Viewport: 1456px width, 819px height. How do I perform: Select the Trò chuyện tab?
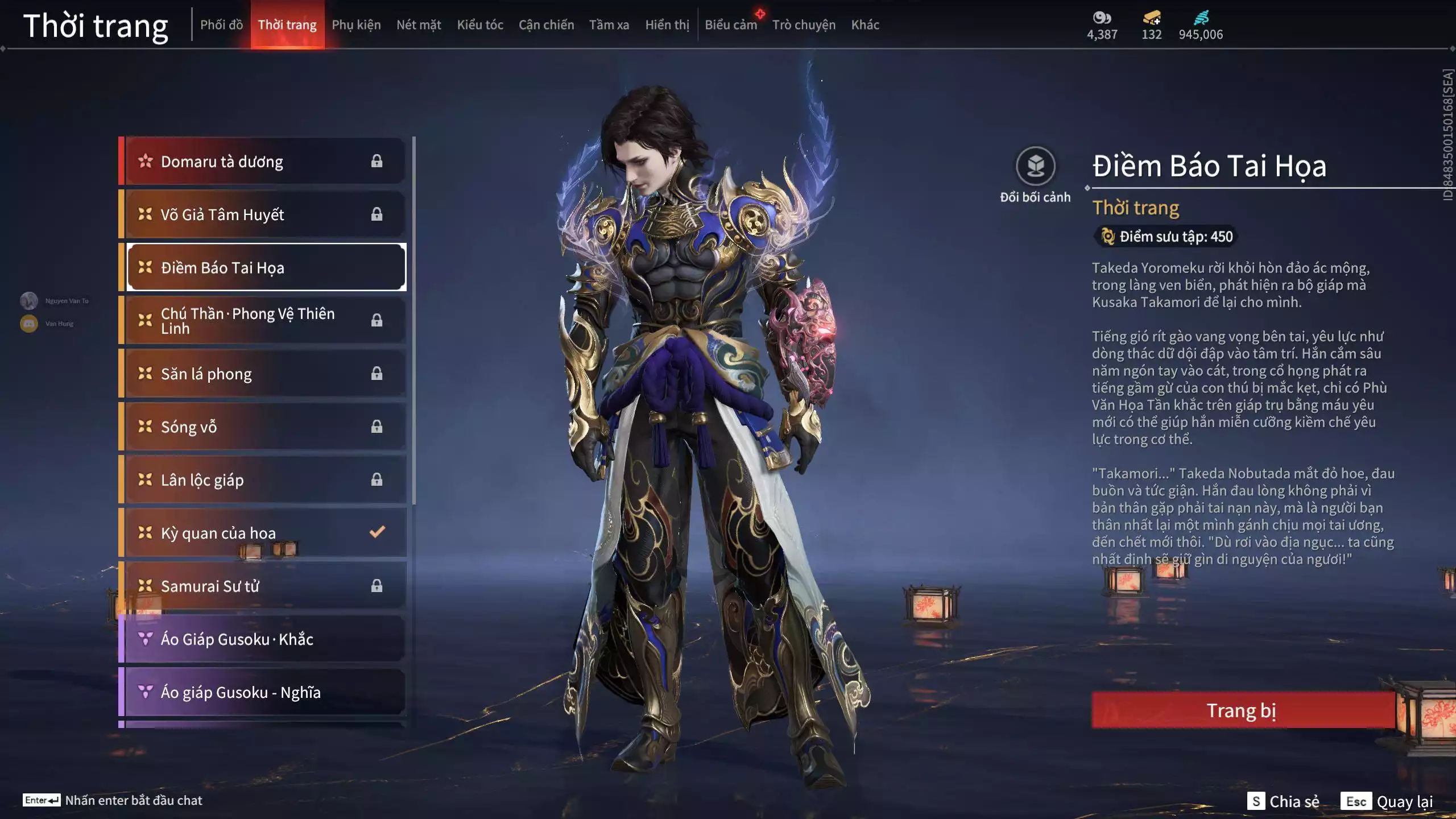[x=804, y=25]
